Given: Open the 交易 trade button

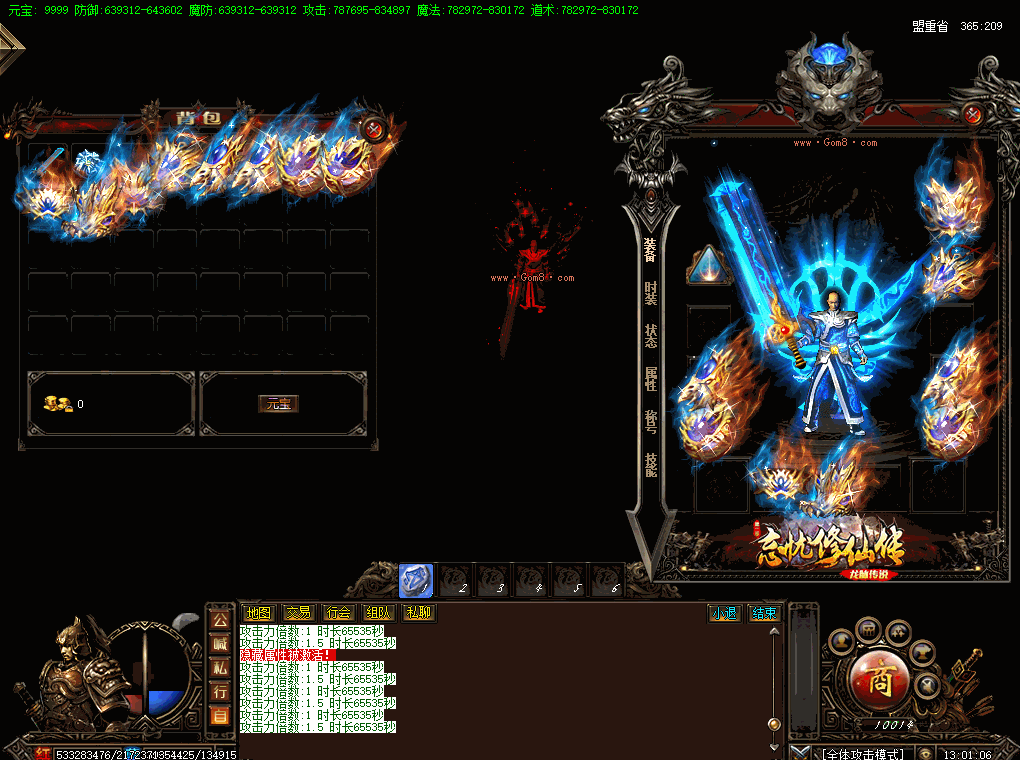Looking at the screenshot, I should coord(298,613).
